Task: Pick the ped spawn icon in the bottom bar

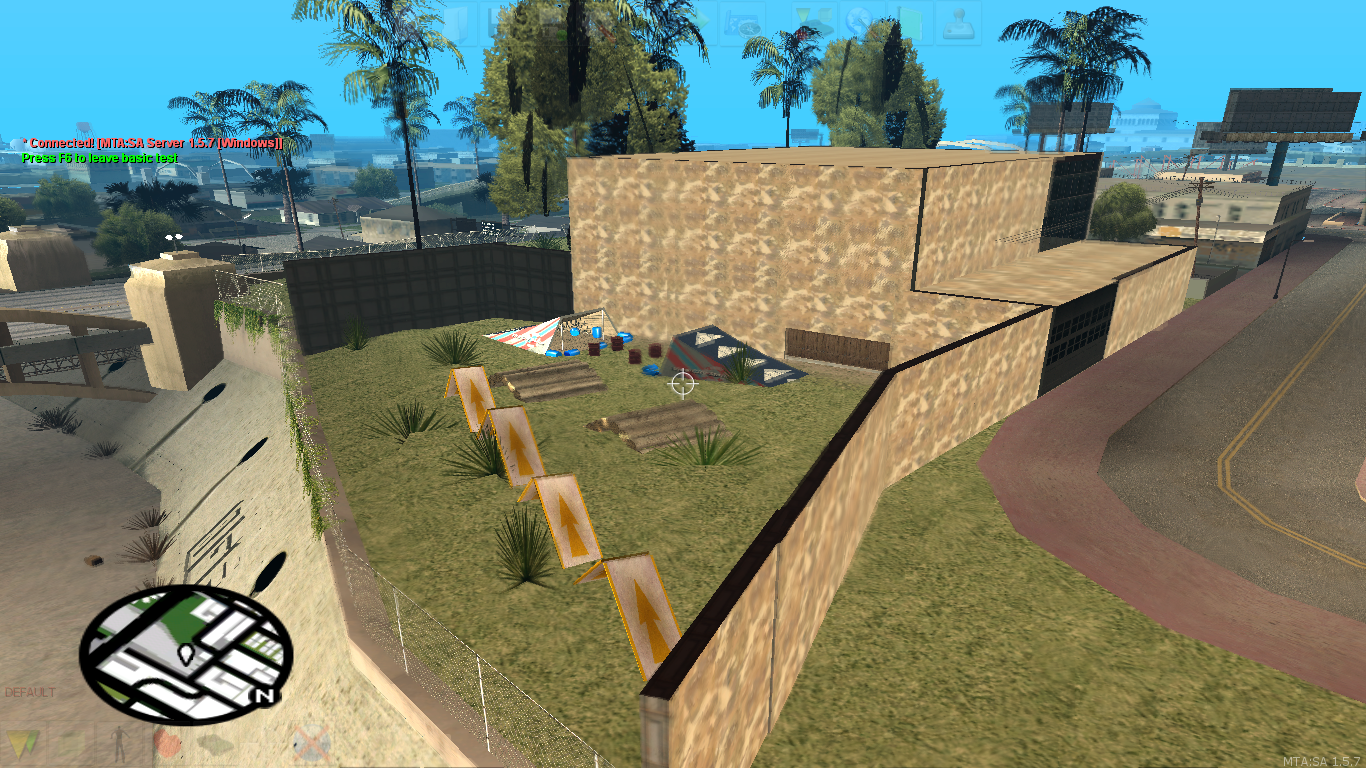Action: point(120,745)
